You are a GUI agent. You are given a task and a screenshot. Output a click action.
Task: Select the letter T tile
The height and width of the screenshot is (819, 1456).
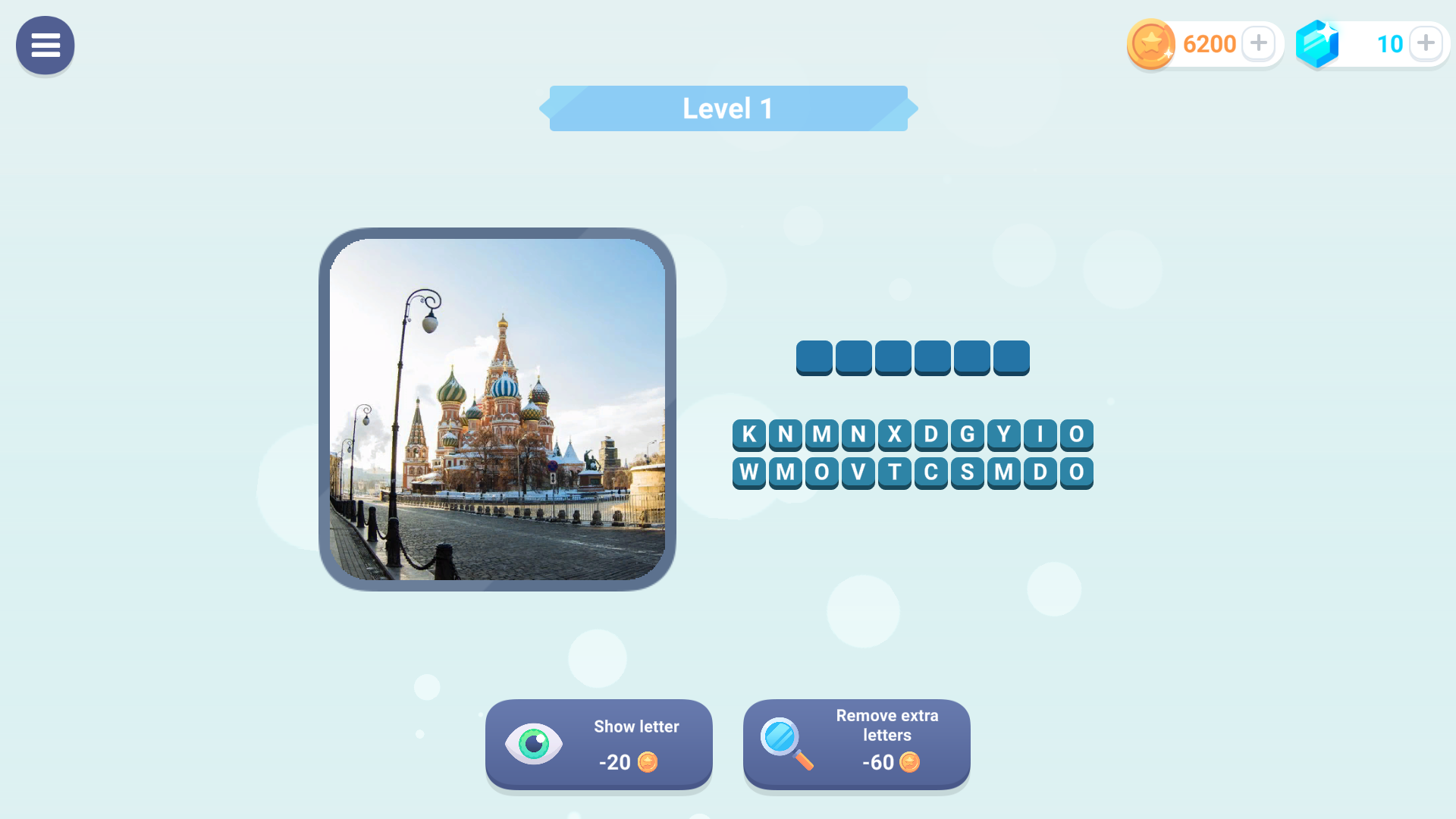(x=895, y=472)
